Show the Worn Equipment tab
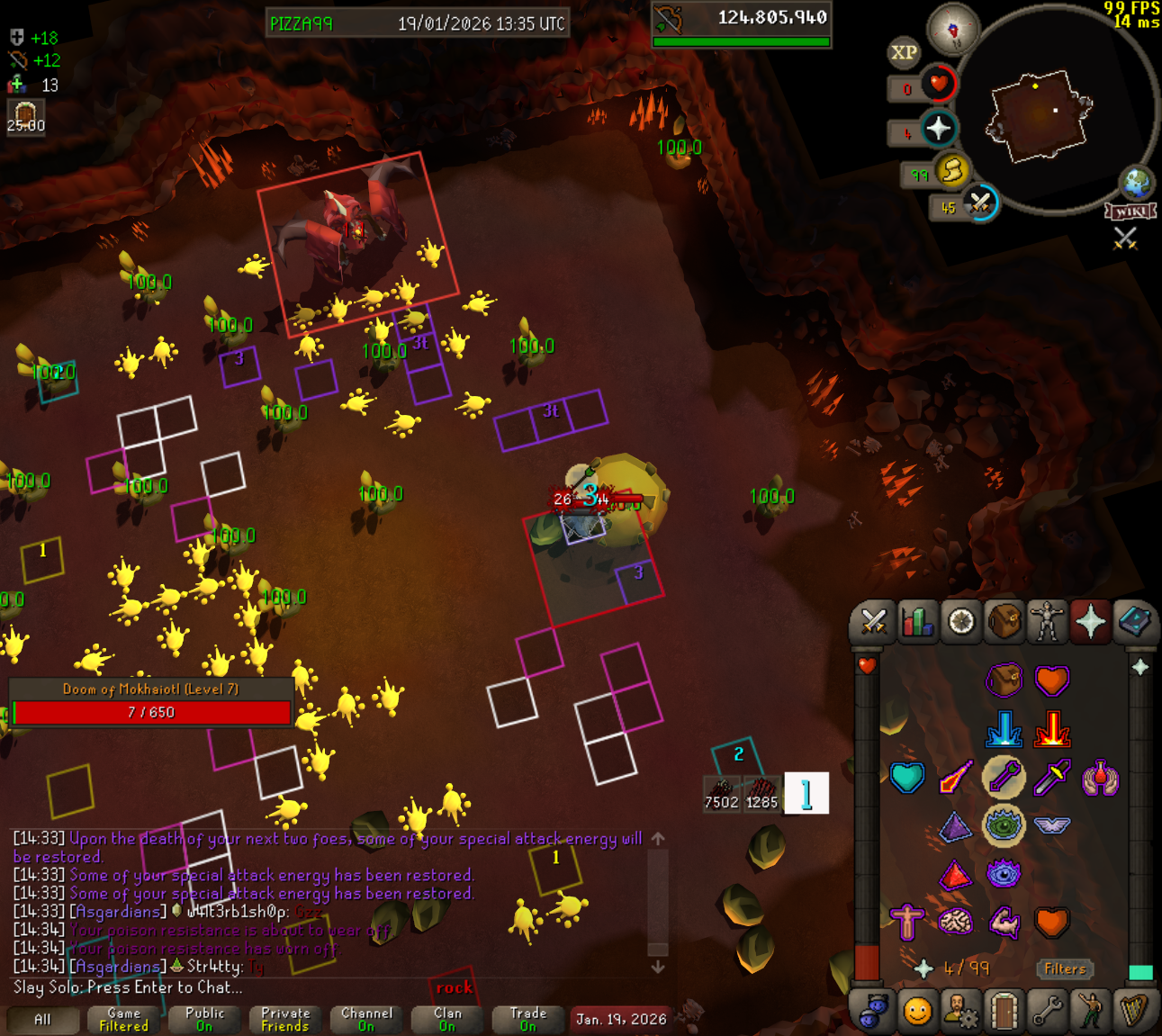The image size is (1162, 1036). pyautogui.click(x=1047, y=622)
